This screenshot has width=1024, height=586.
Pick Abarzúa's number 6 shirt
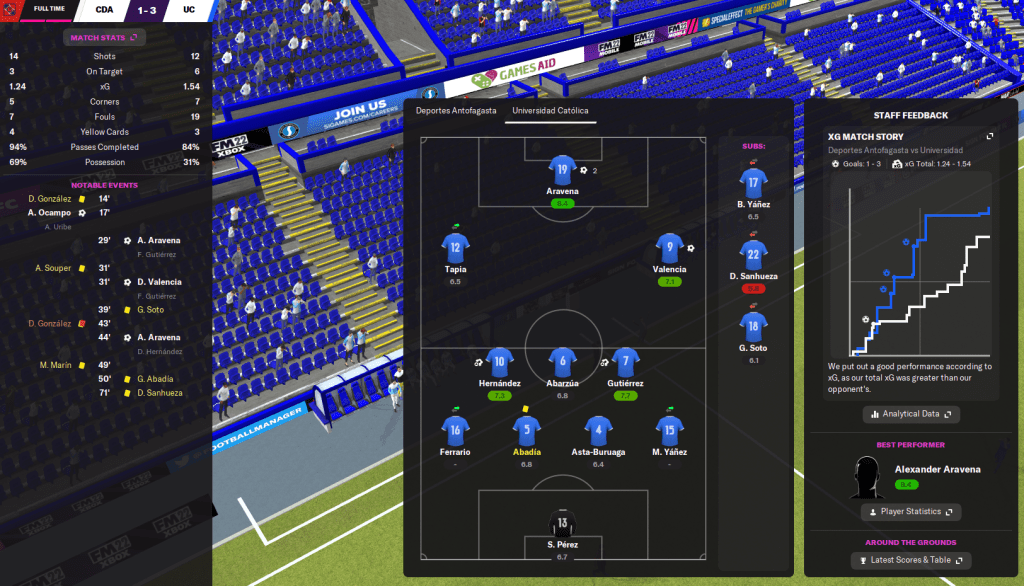(x=563, y=362)
